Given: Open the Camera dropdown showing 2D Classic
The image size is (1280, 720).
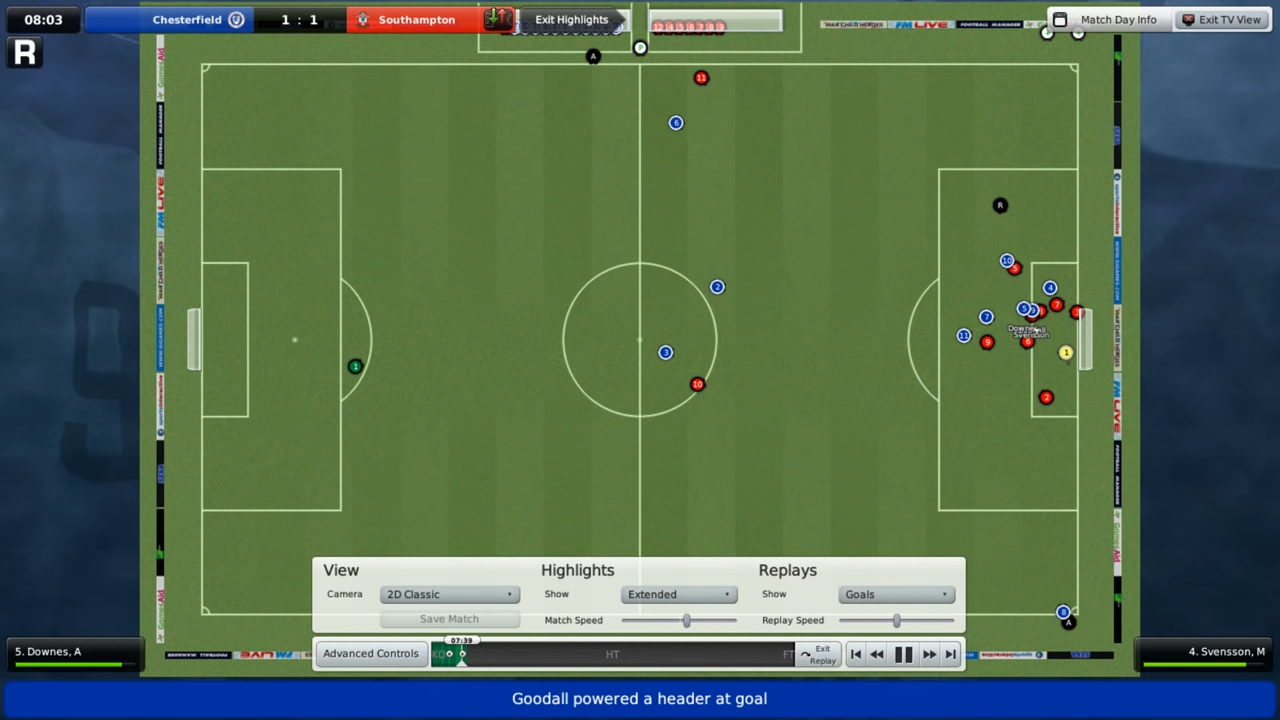Looking at the screenshot, I should point(449,594).
